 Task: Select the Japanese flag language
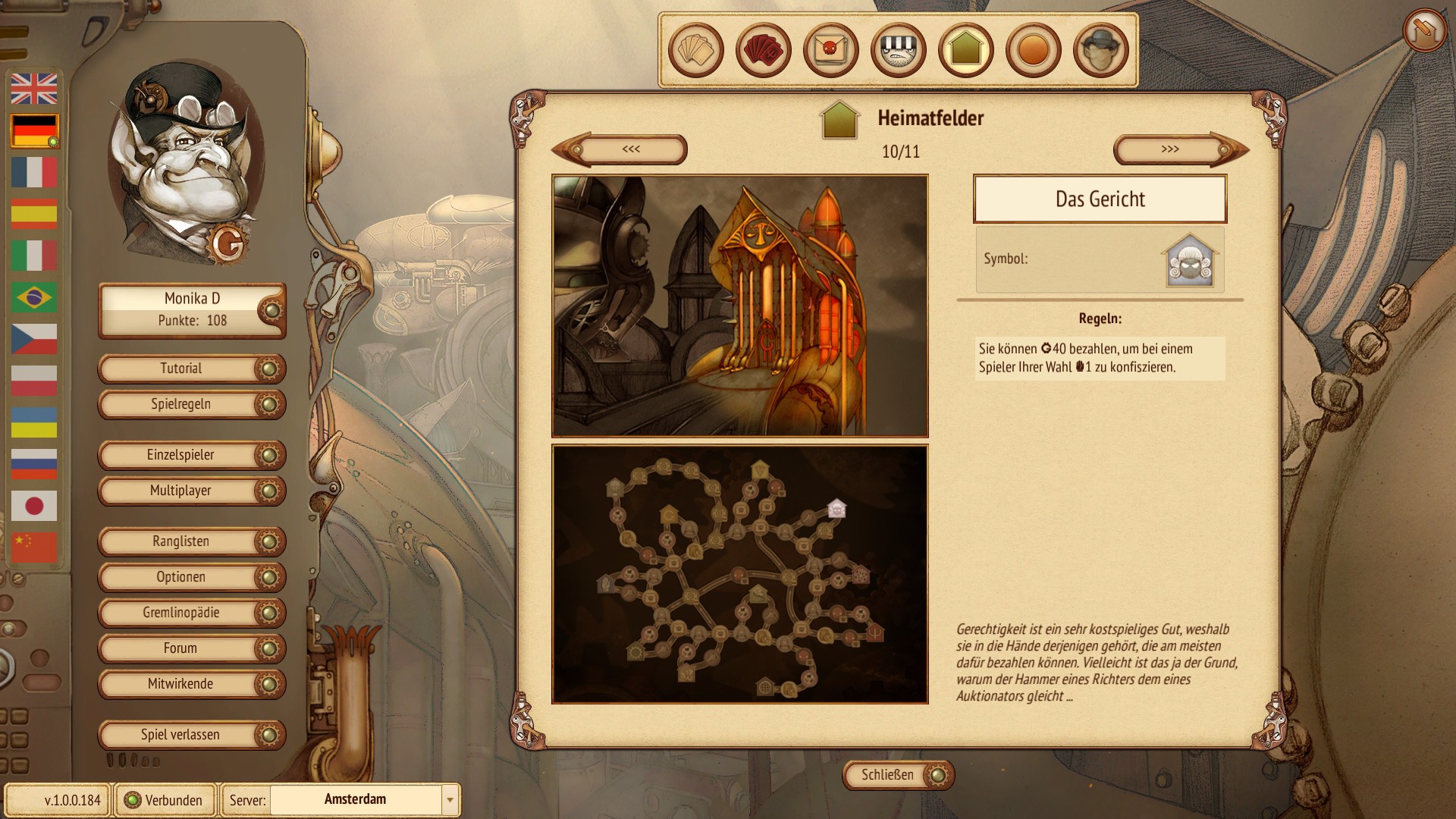34,506
